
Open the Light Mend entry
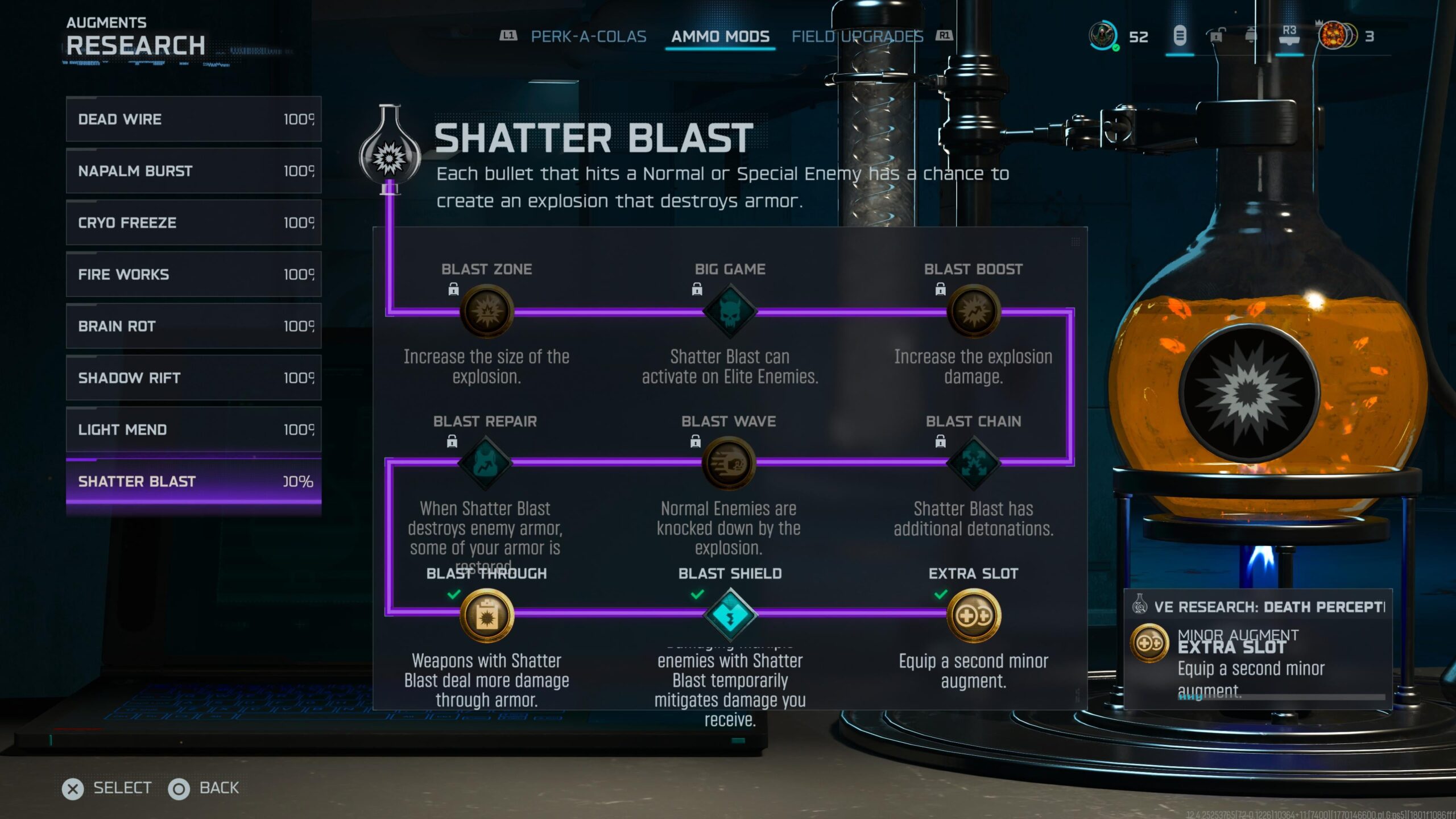(193, 429)
